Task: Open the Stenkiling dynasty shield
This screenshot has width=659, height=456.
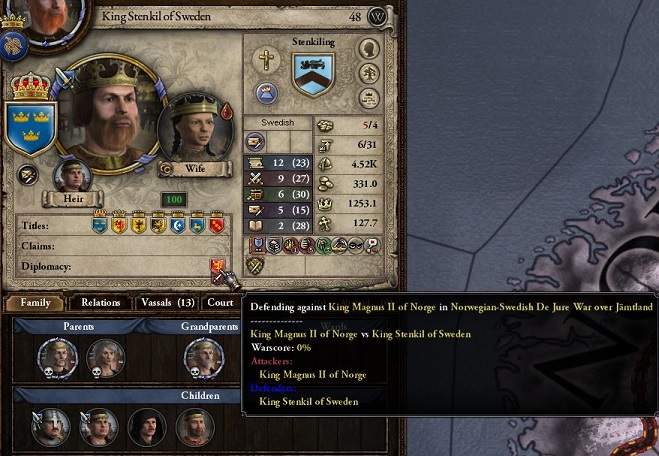Action: [313, 74]
